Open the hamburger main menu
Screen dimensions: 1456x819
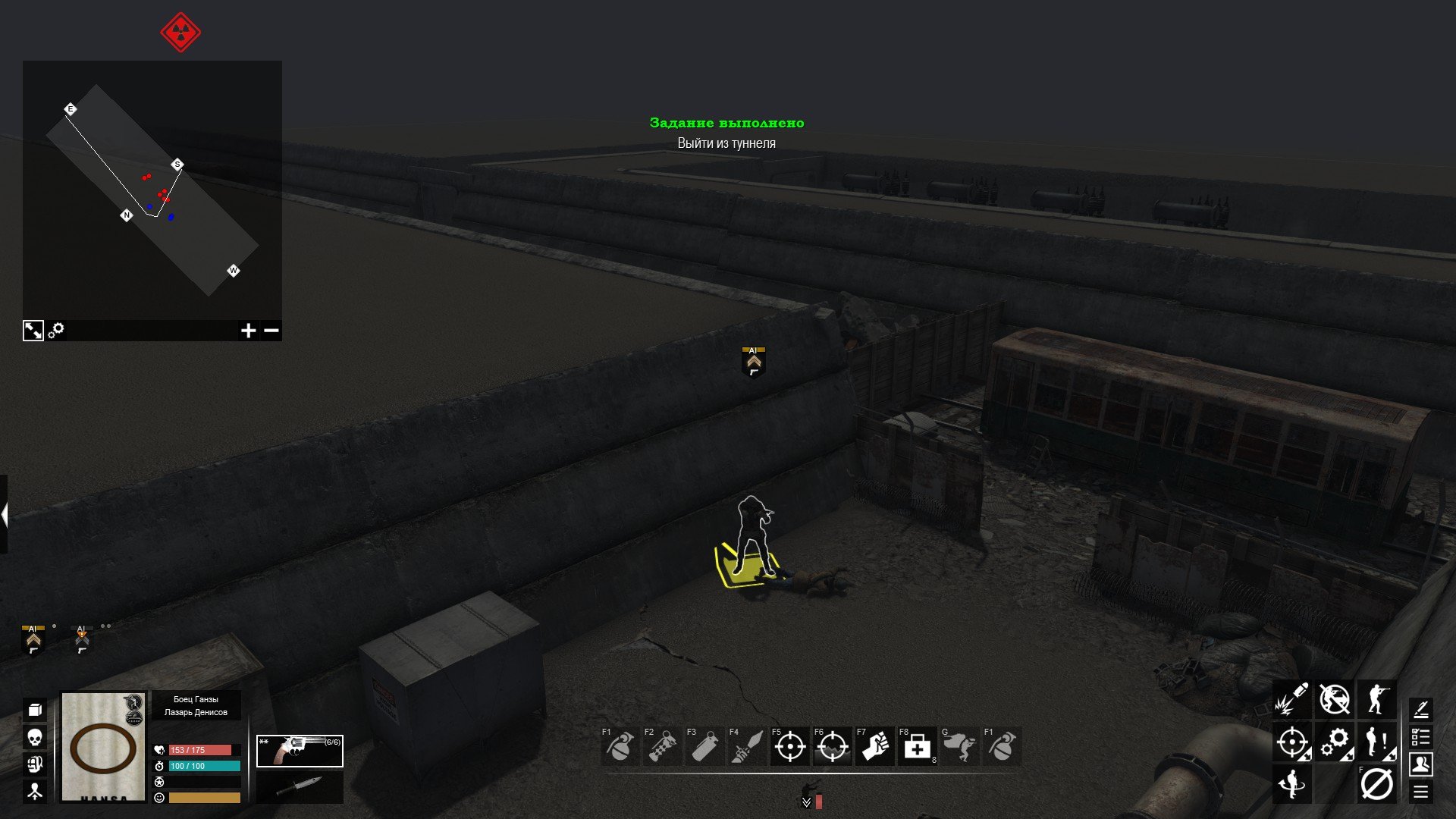tap(1420, 792)
